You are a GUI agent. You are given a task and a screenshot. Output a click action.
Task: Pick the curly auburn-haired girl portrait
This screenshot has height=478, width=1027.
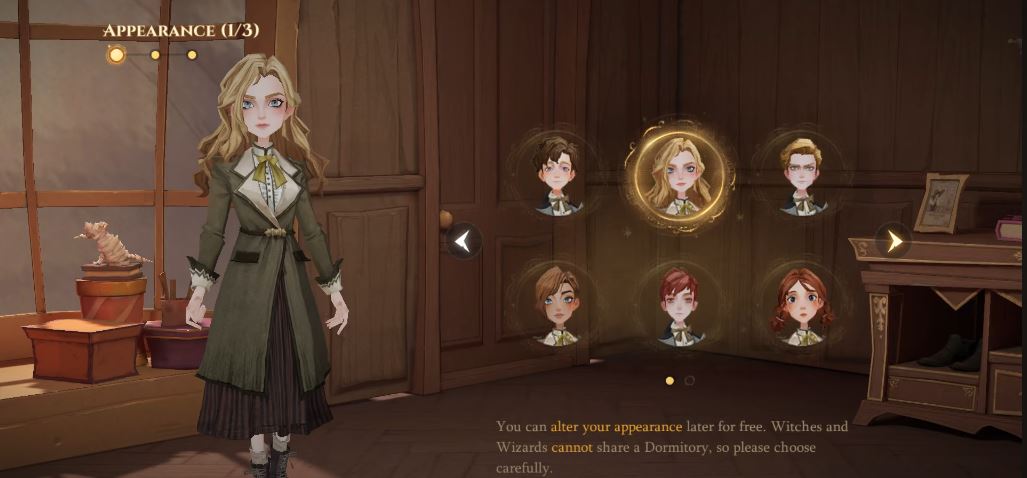[x=803, y=304]
